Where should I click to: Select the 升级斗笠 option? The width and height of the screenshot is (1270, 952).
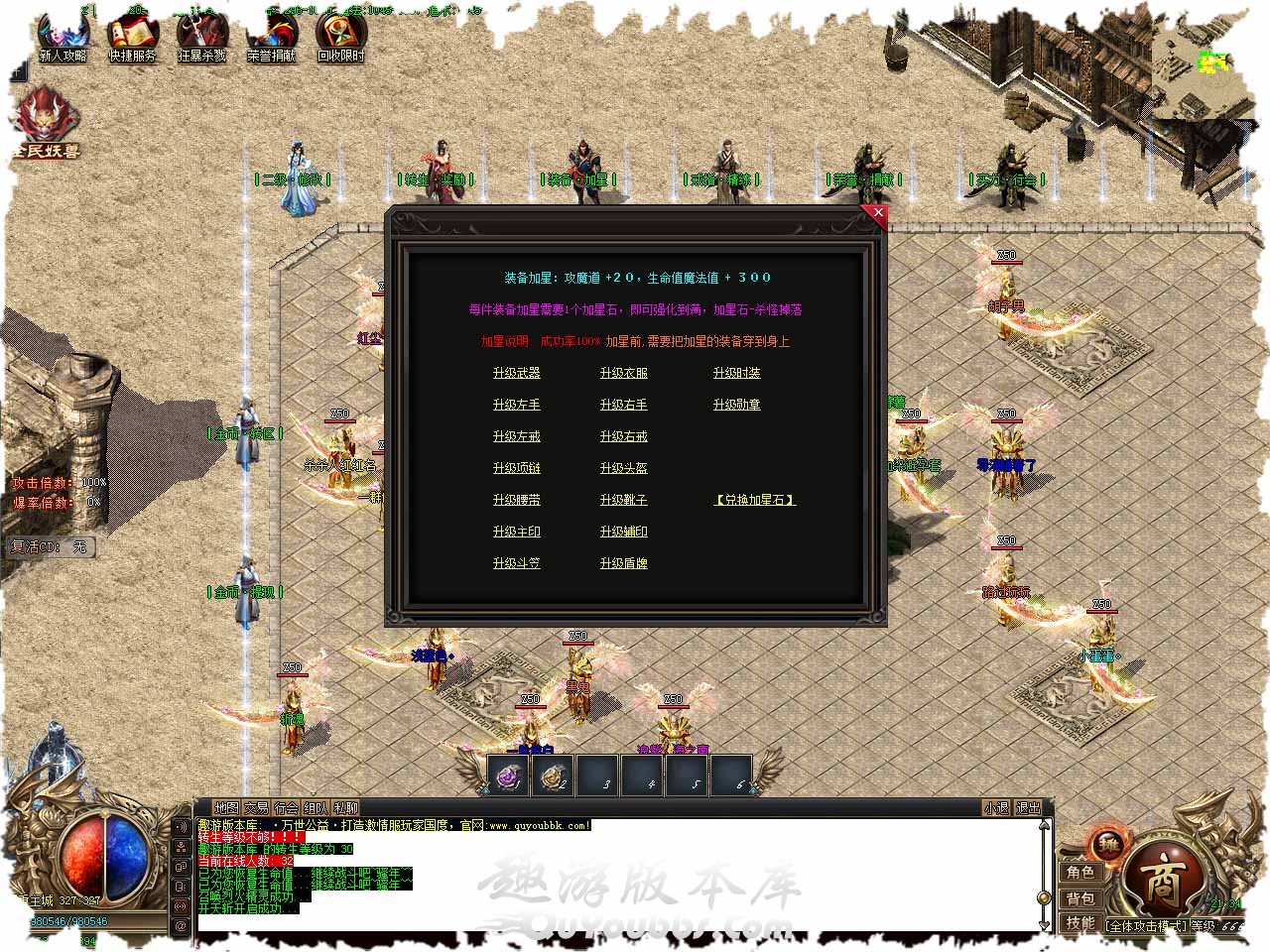click(x=516, y=563)
